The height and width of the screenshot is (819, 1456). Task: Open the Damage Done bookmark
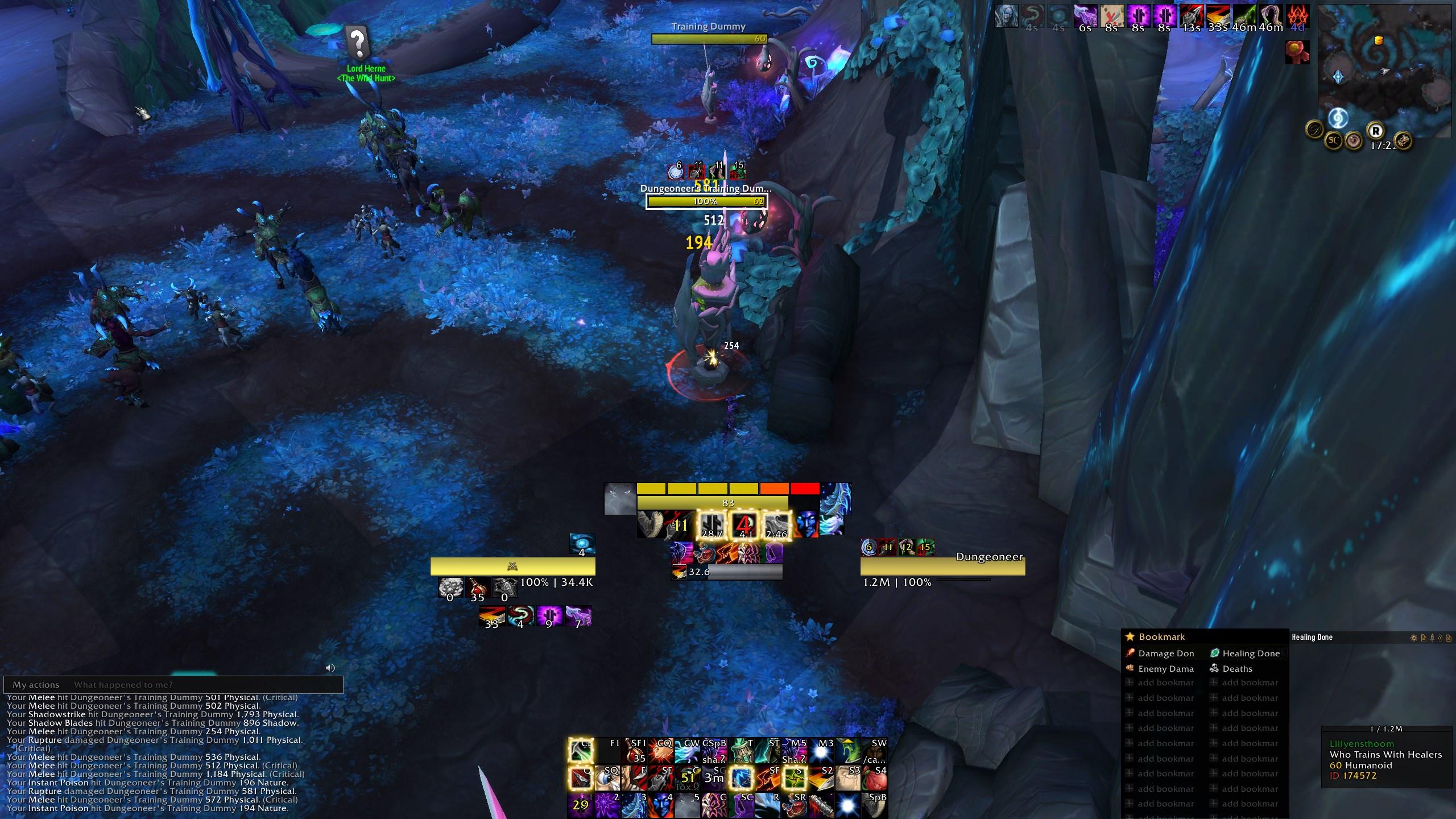[1165, 653]
